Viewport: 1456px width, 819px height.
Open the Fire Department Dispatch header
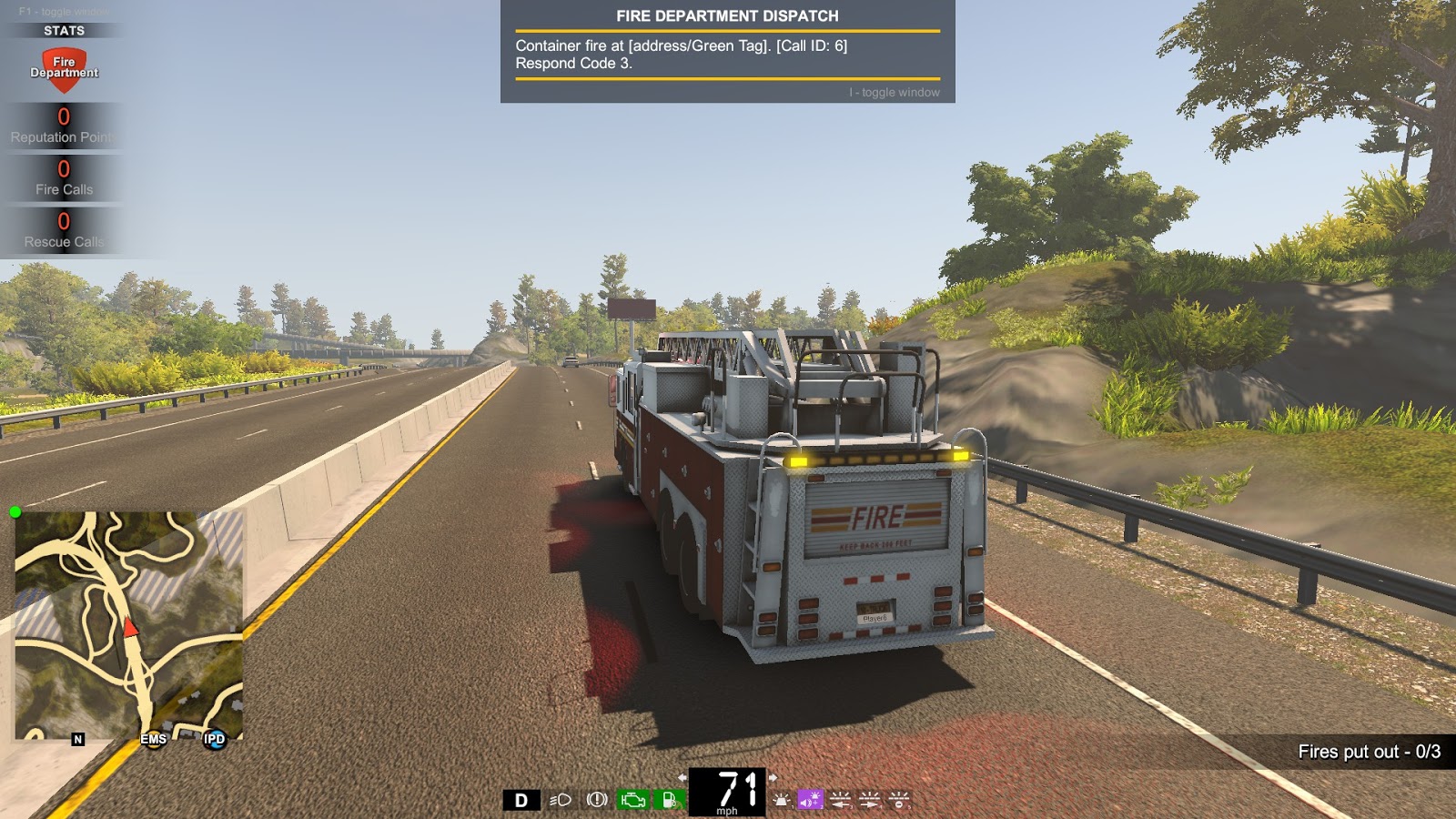[x=728, y=15]
